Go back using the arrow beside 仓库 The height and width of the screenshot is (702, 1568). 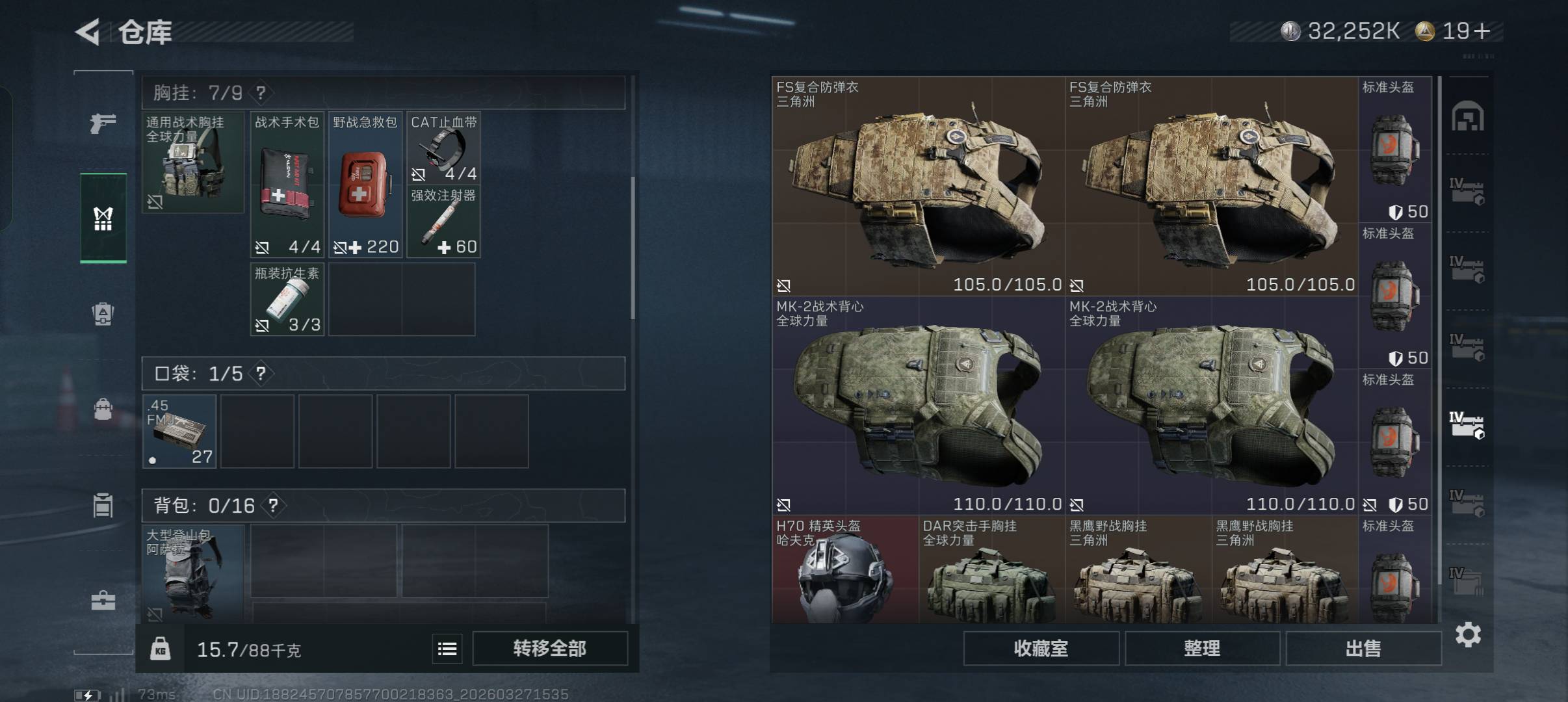[88, 32]
